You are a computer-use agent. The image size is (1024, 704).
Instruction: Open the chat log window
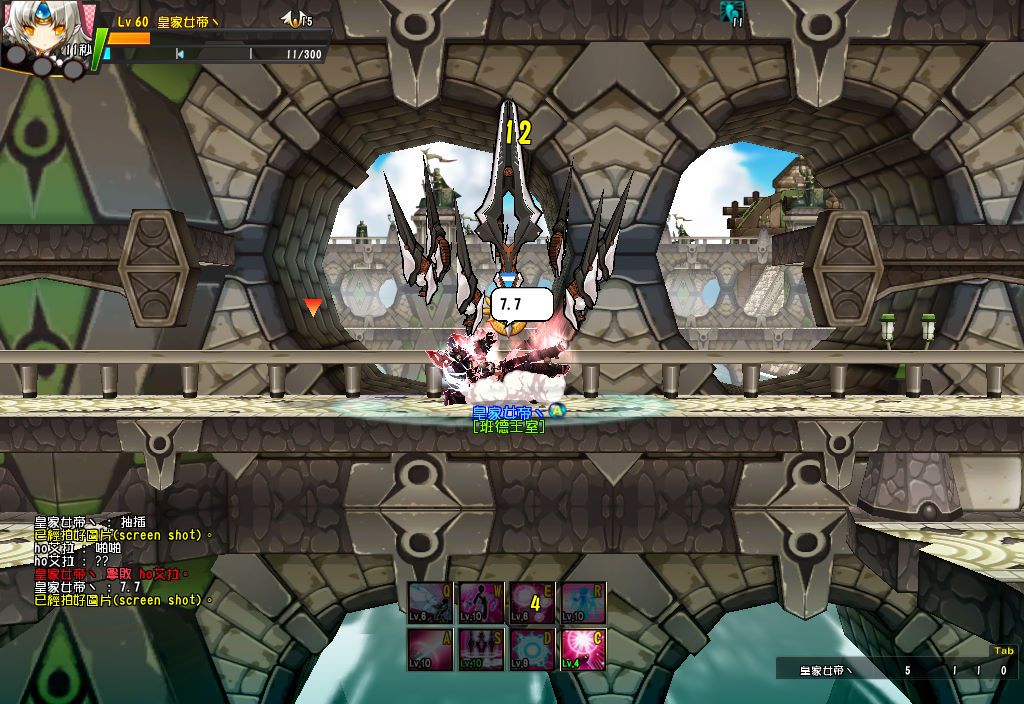[x=125, y=560]
